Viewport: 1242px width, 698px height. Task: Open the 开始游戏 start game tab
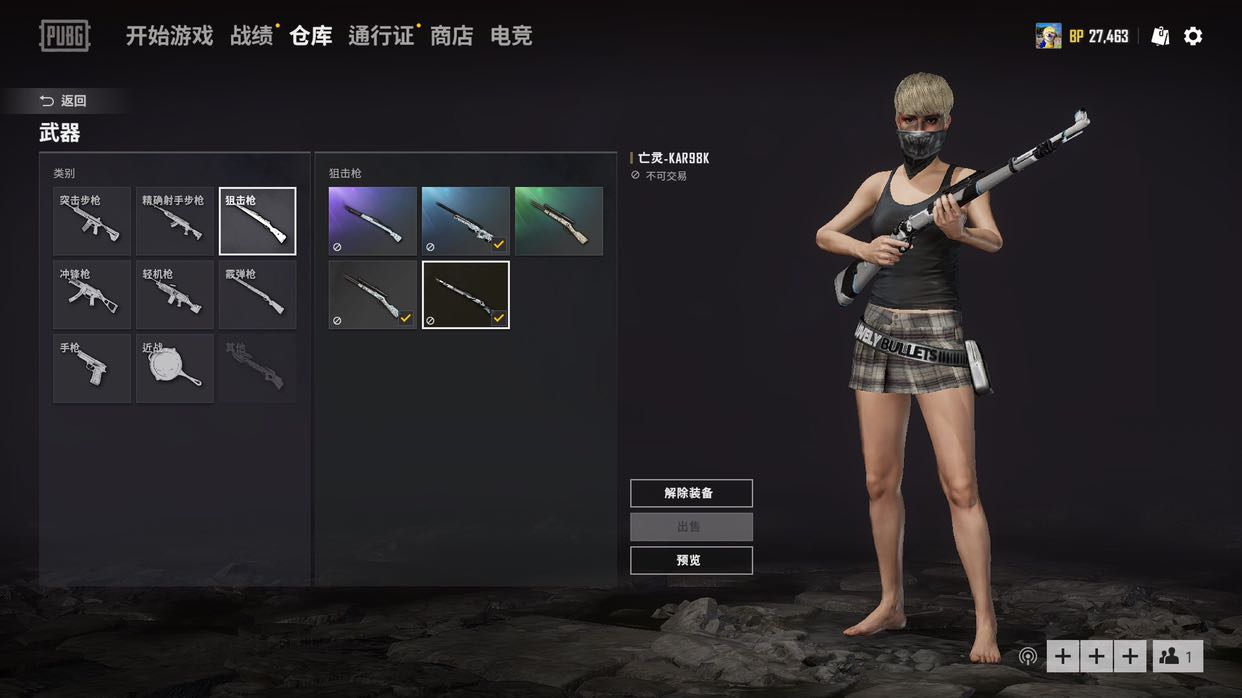[169, 36]
